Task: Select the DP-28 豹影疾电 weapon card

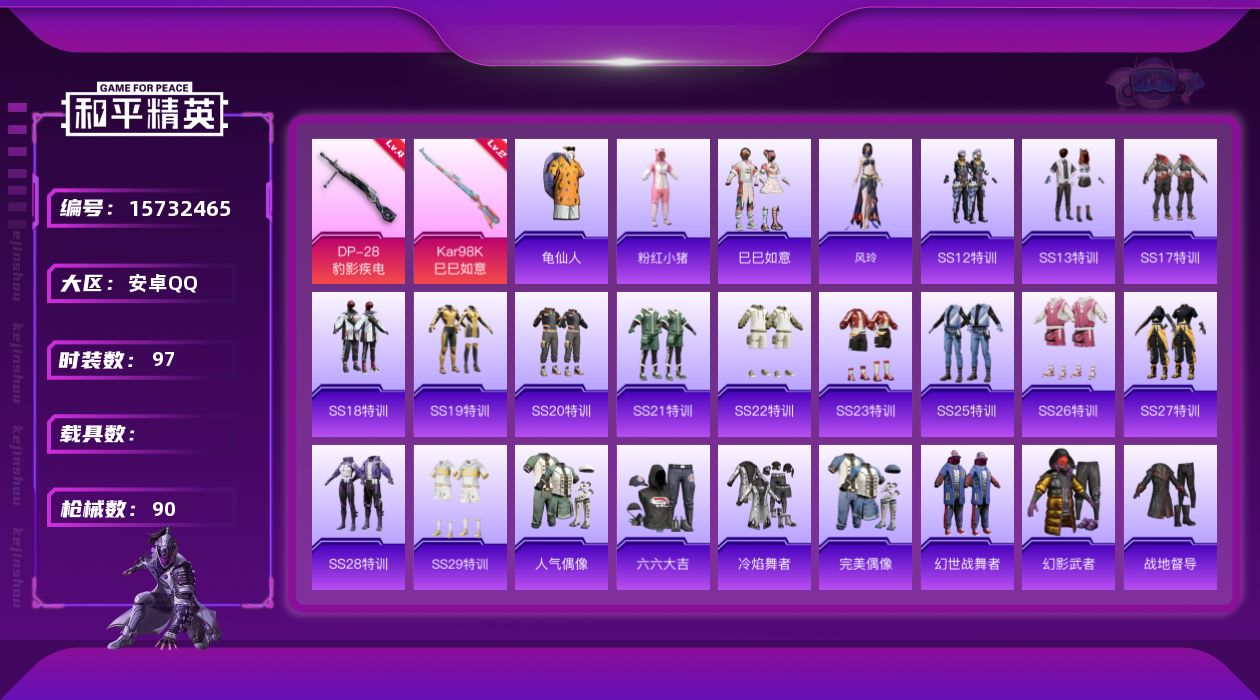Action: coord(358,210)
